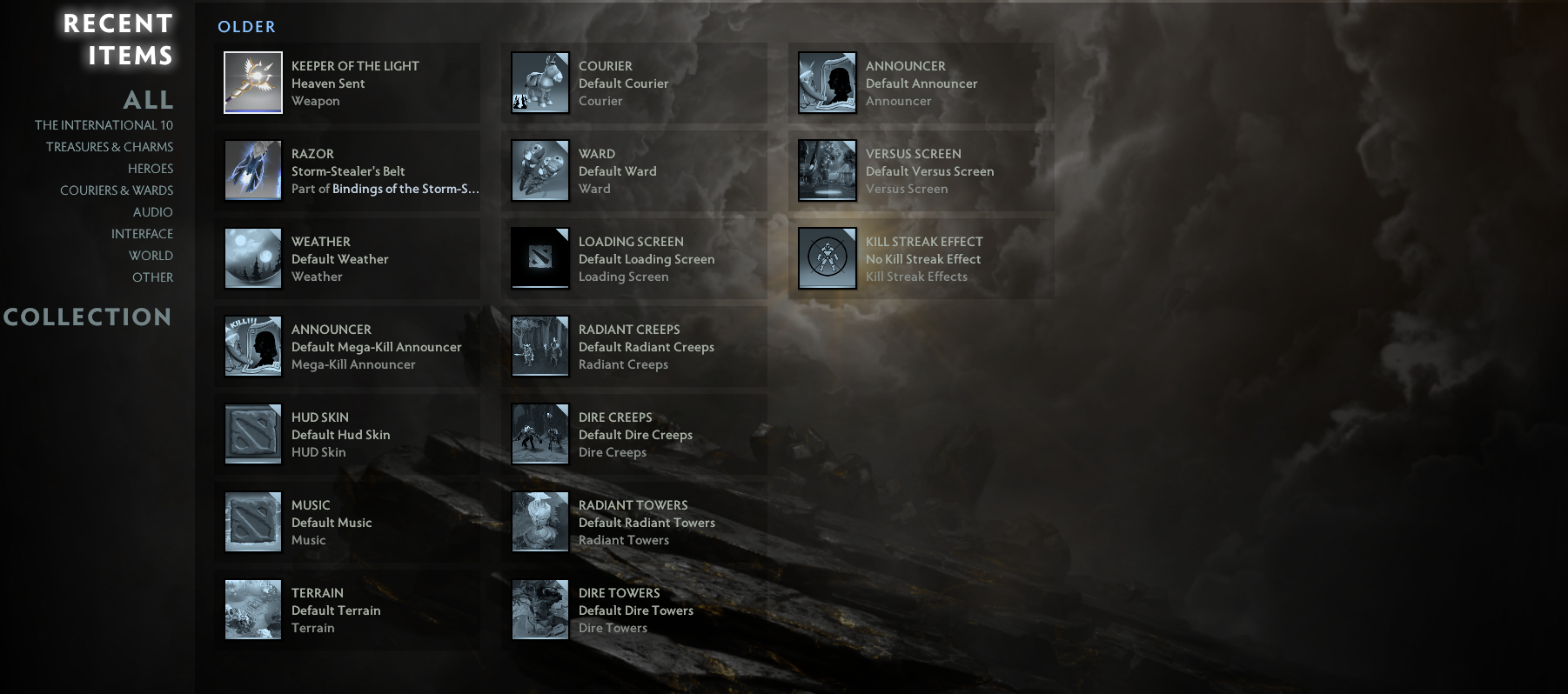Open THE INTERNATIONAL 10 section

(103, 124)
